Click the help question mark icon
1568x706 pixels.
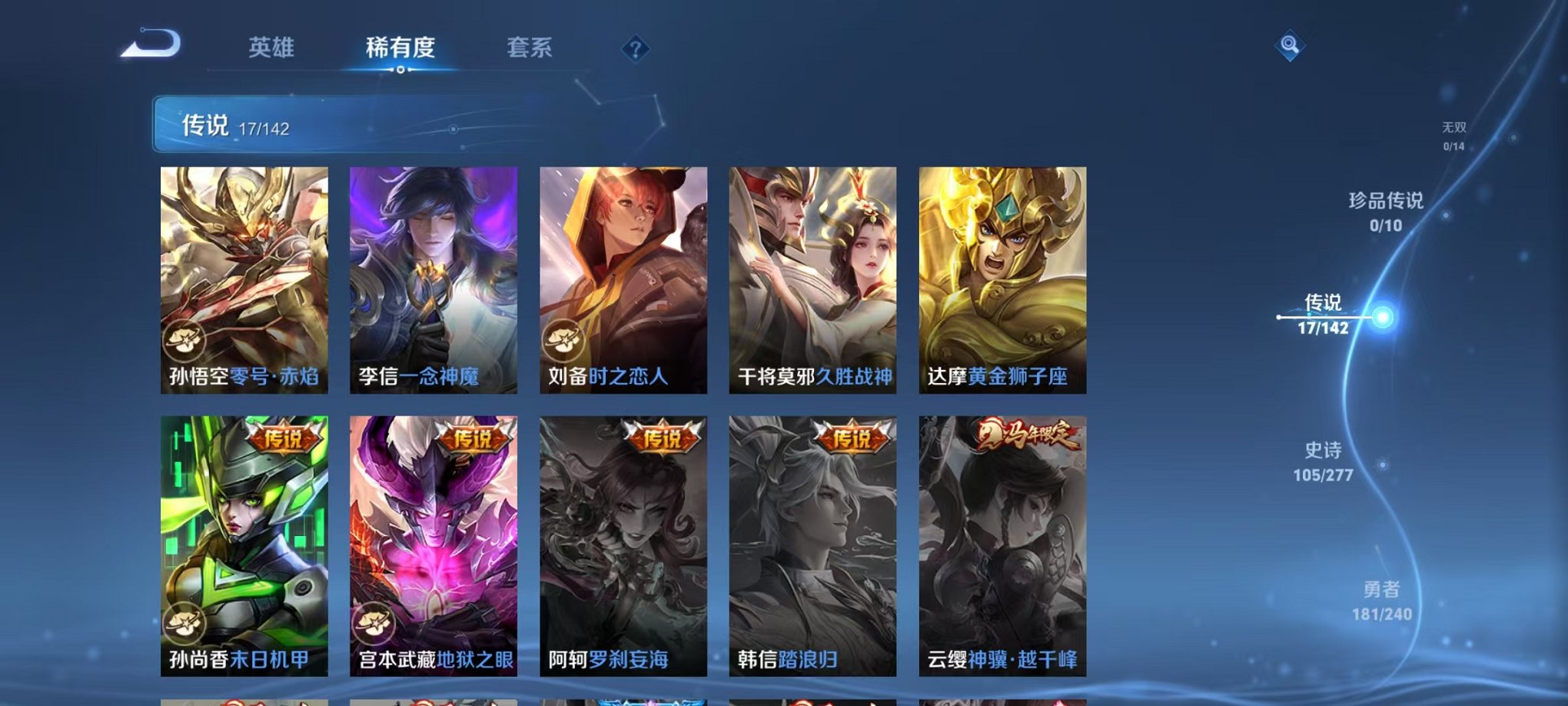pyautogui.click(x=635, y=51)
